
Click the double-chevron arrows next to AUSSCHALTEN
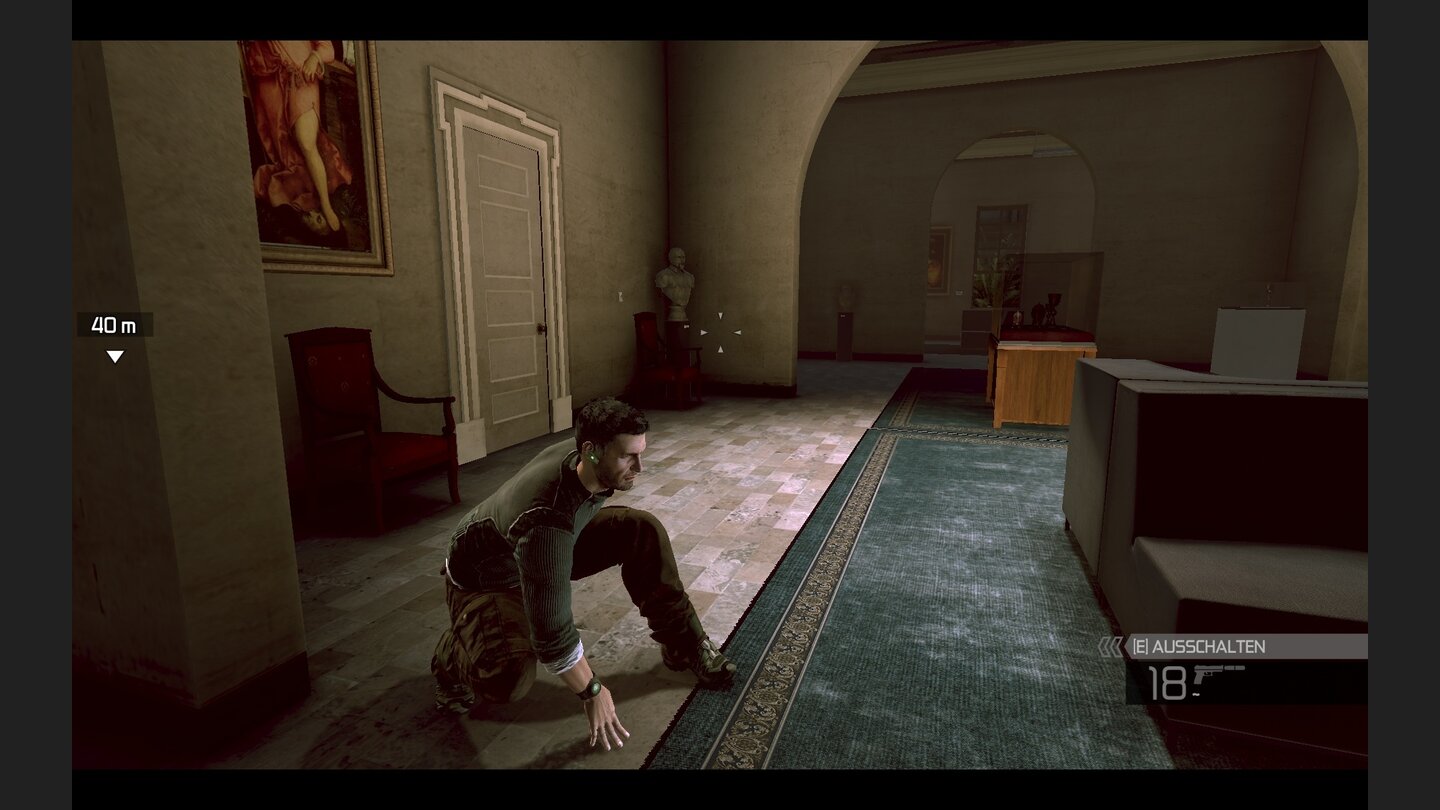1110,646
